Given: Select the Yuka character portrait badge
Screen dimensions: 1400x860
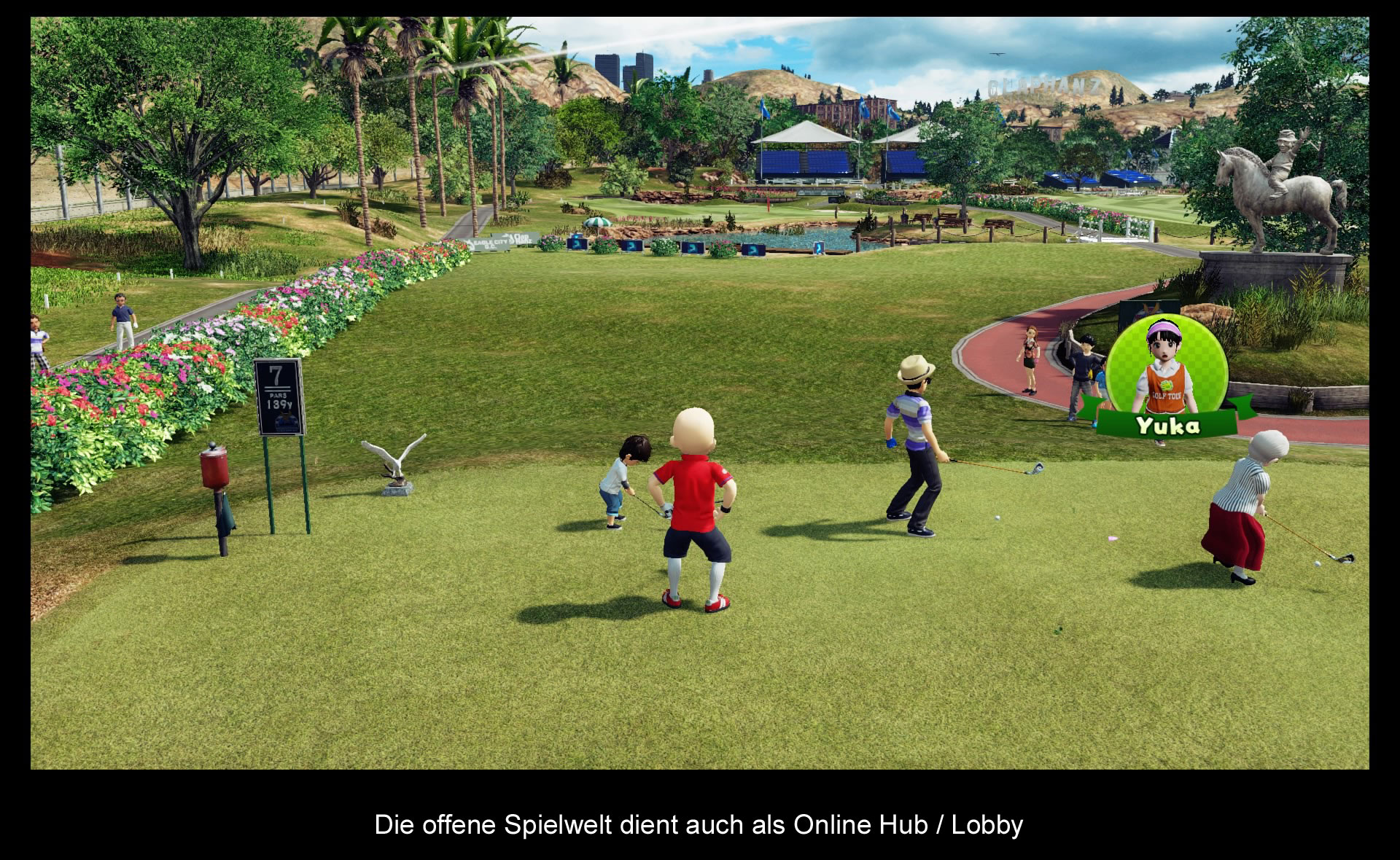Looking at the screenshot, I should point(1166,377).
